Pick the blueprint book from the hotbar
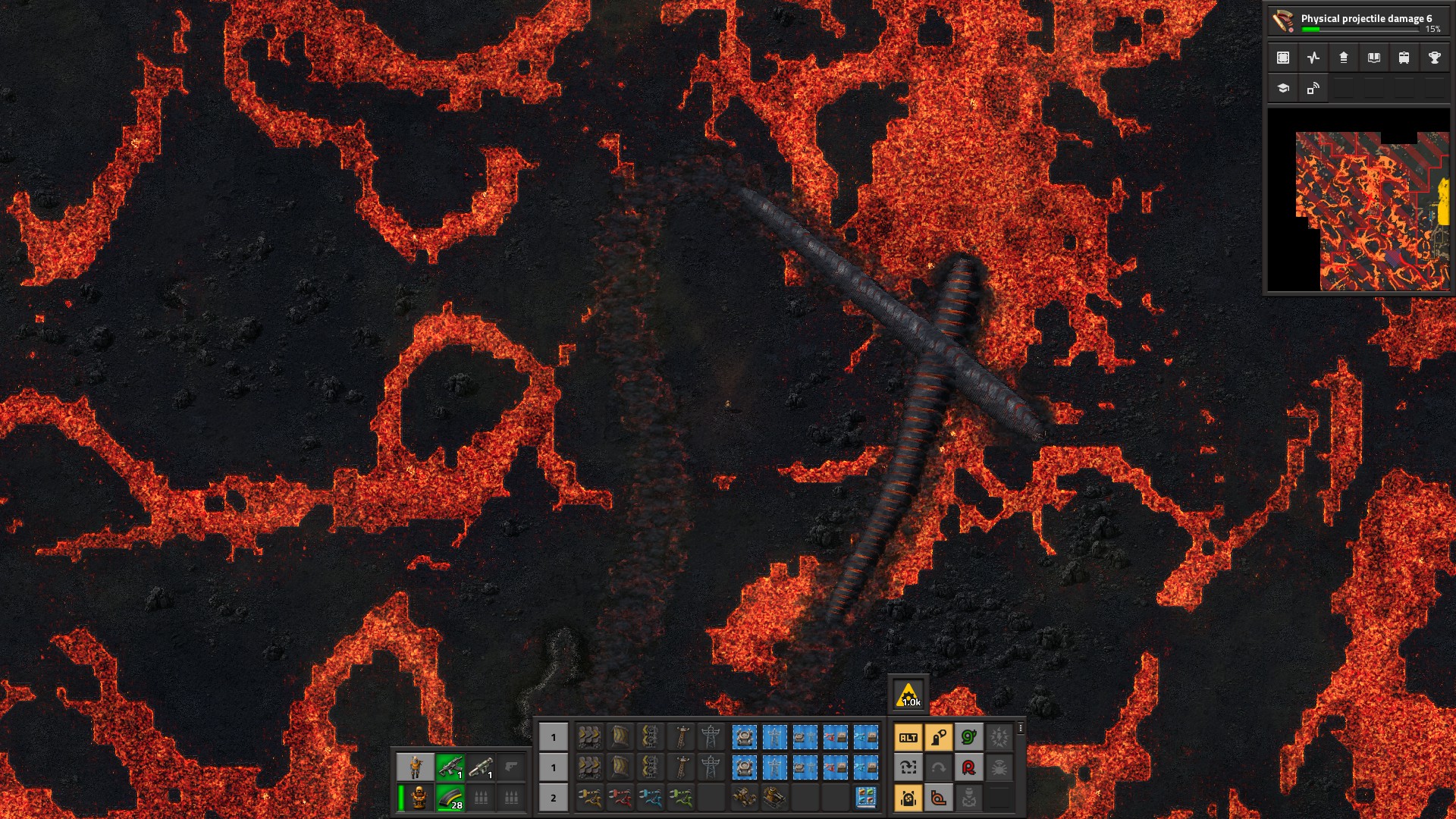Image resolution: width=1456 pixels, height=819 pixels. [x=866, y=798]
